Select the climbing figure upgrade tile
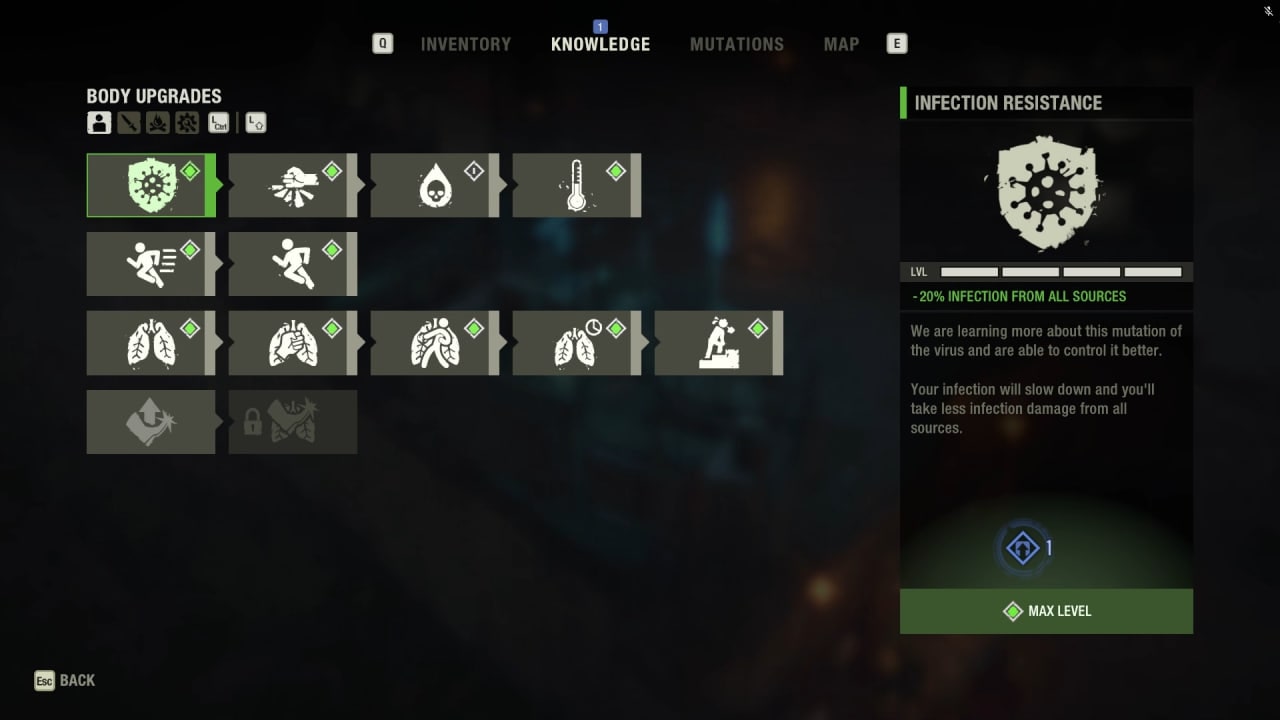The width and height of the screenshot is (1280, 720). point(718,343)
